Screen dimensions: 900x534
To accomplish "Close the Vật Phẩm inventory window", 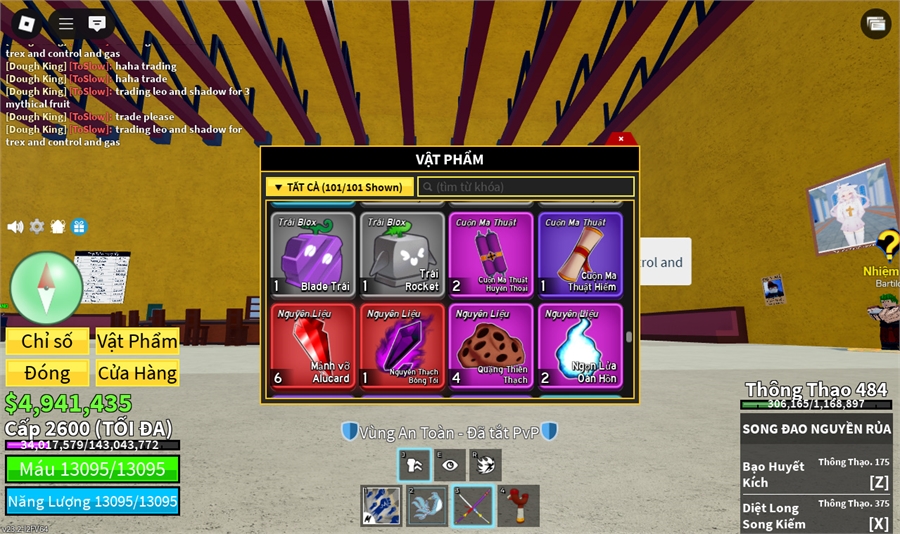I will pyautogui.click(x=621, y=139).
